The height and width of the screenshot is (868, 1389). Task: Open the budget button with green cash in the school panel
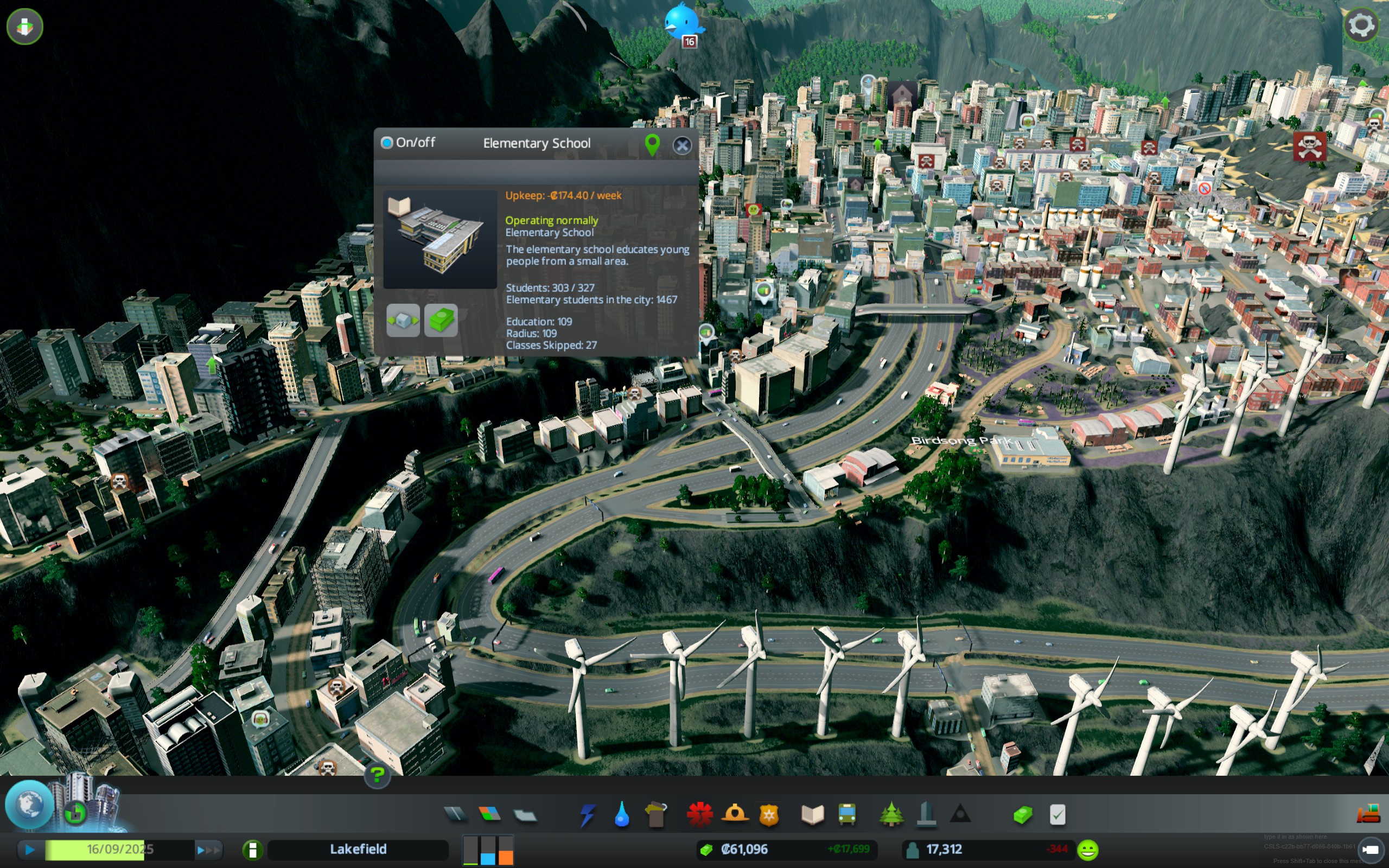441,320
